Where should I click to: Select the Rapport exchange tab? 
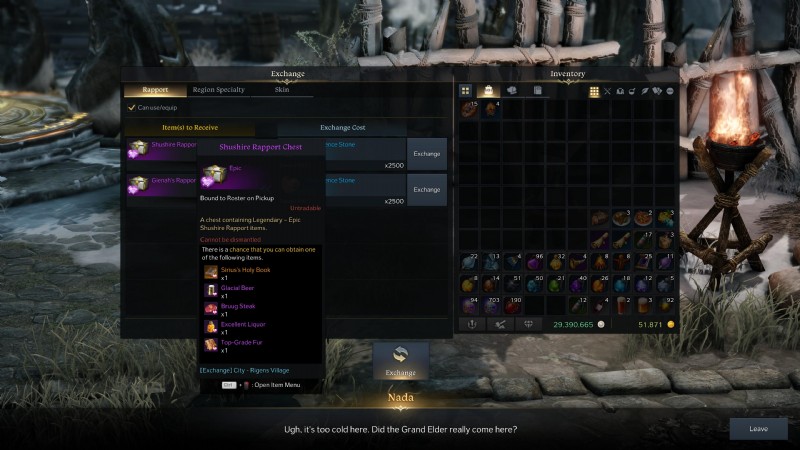tap(155, 90)
